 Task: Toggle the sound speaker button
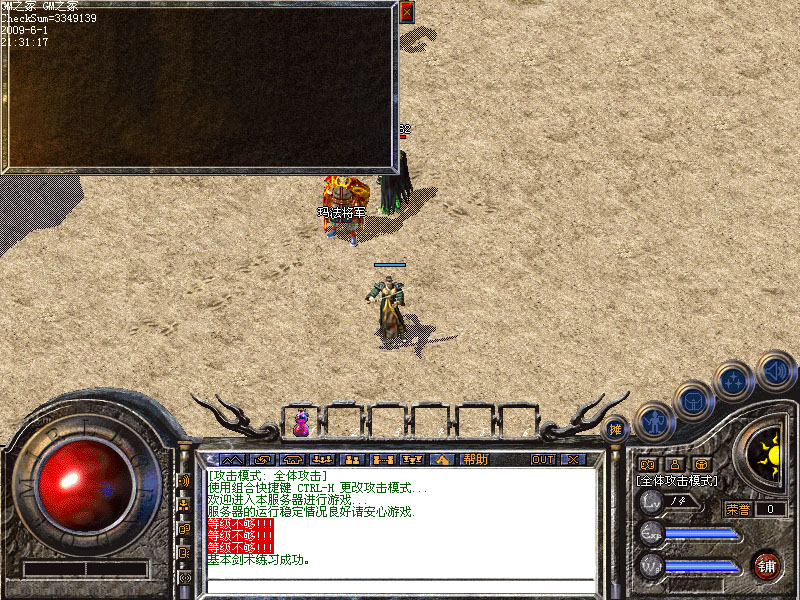coord(775,369)
